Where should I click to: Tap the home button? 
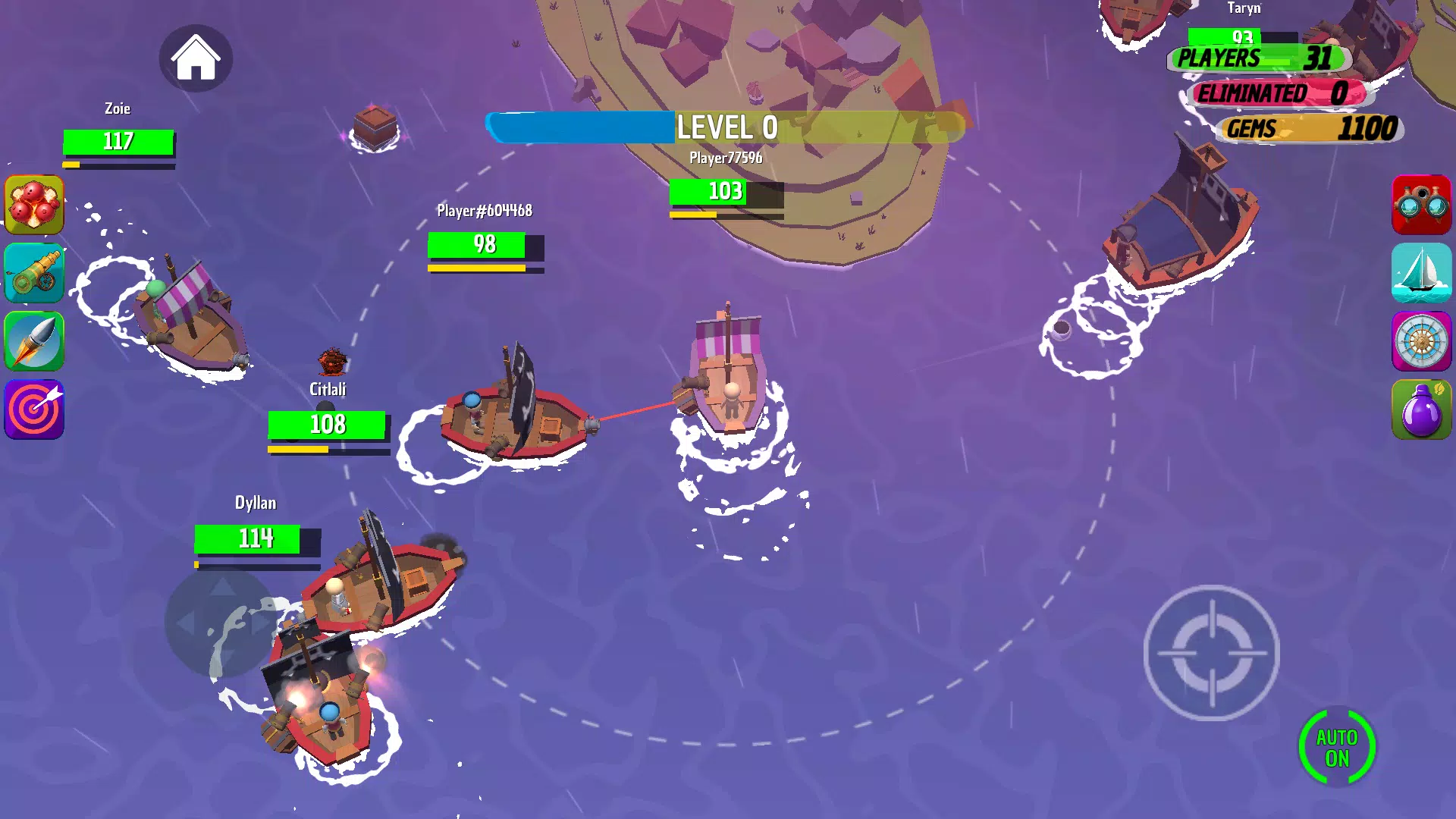tap(196, 58)
